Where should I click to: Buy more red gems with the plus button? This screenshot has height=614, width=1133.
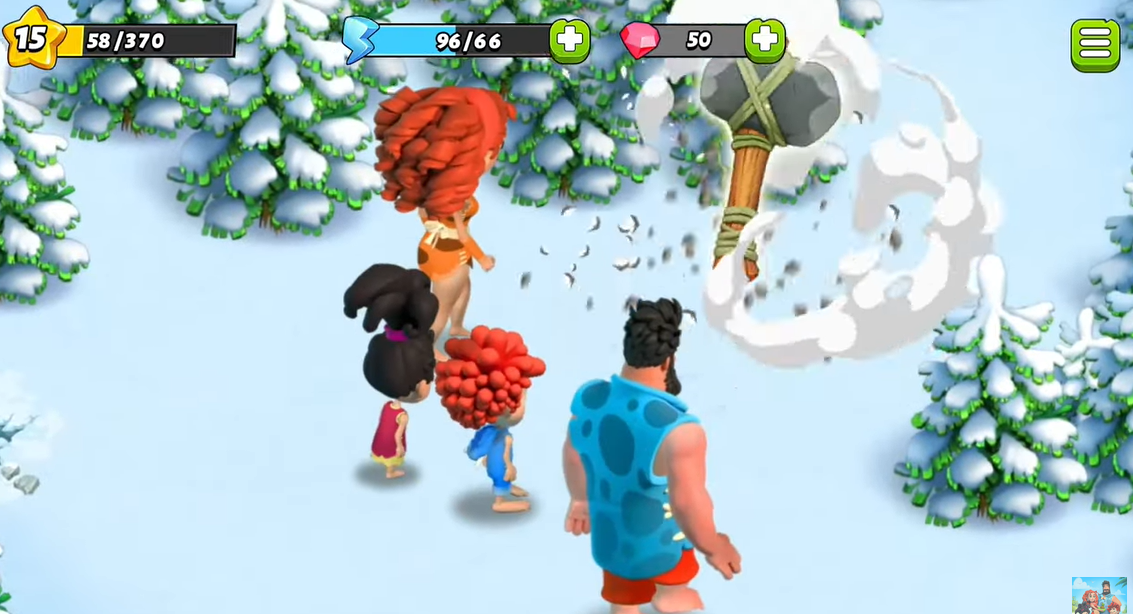pyautogui.click(x=764, y=40)
